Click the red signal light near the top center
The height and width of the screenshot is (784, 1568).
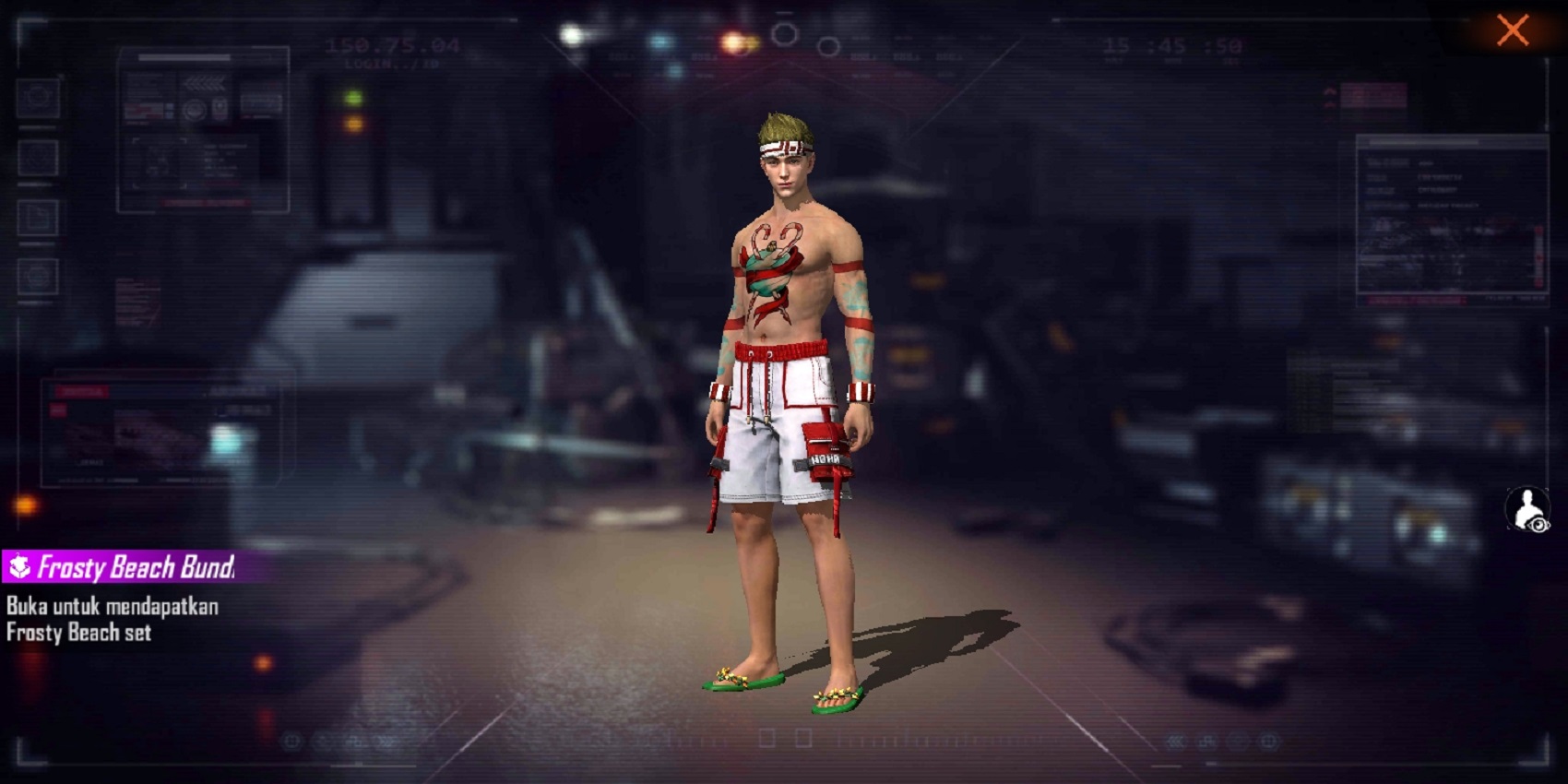733,41
